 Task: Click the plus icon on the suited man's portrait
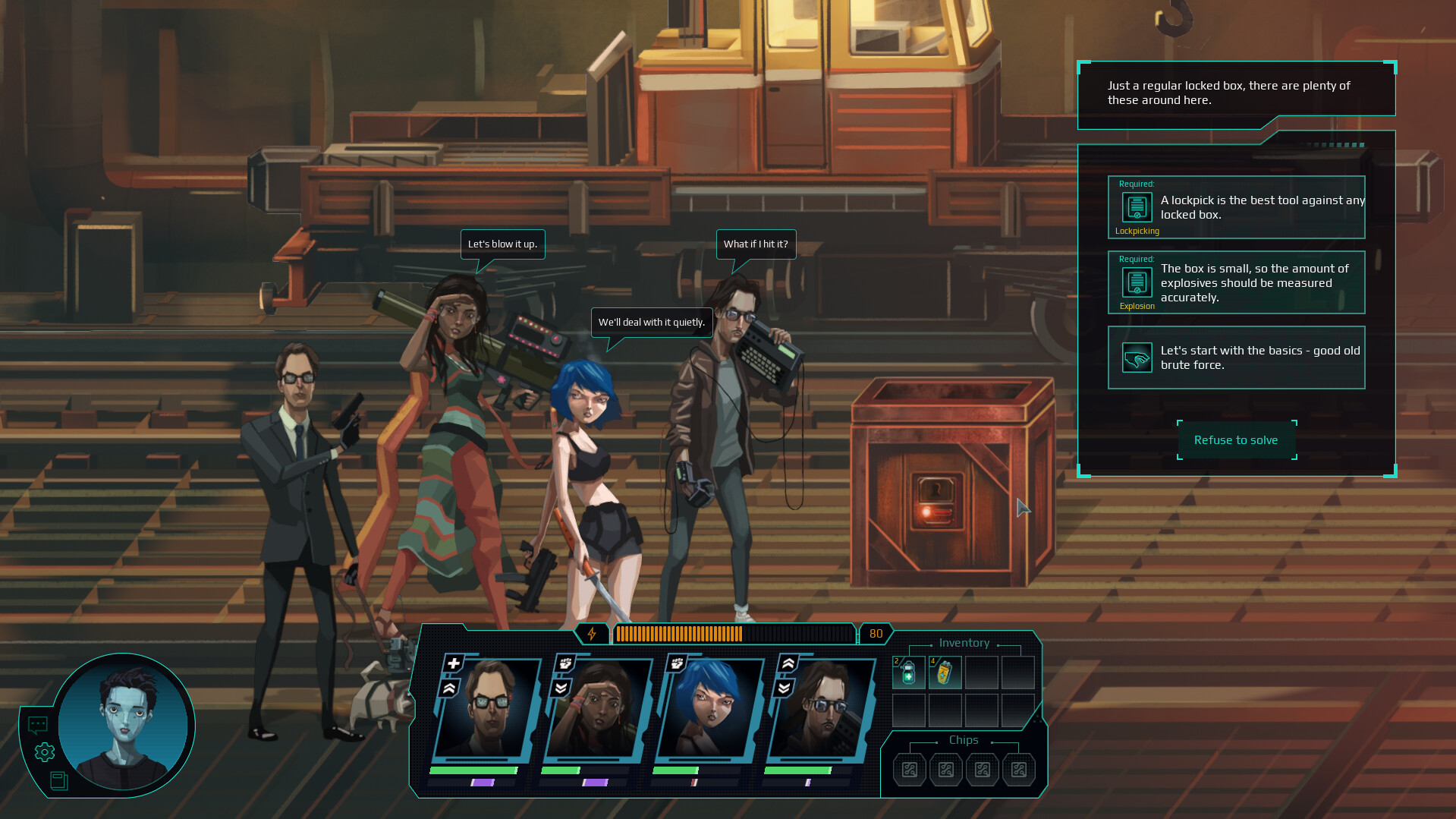(453, 664)
